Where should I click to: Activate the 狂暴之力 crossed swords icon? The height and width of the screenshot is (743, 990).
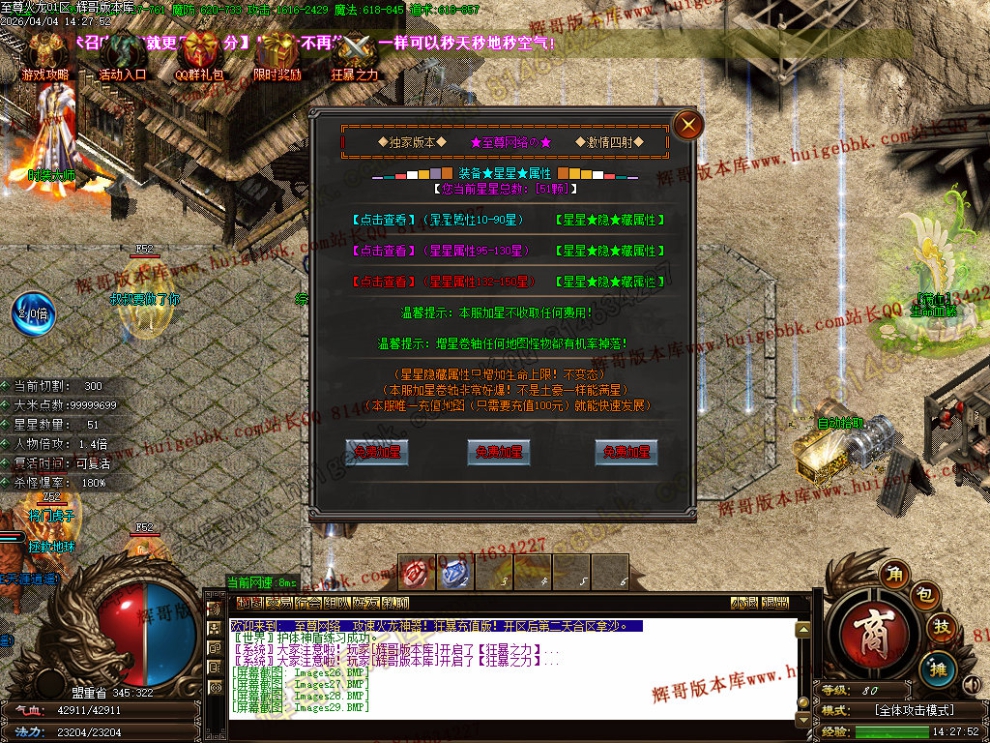point(354,55)
